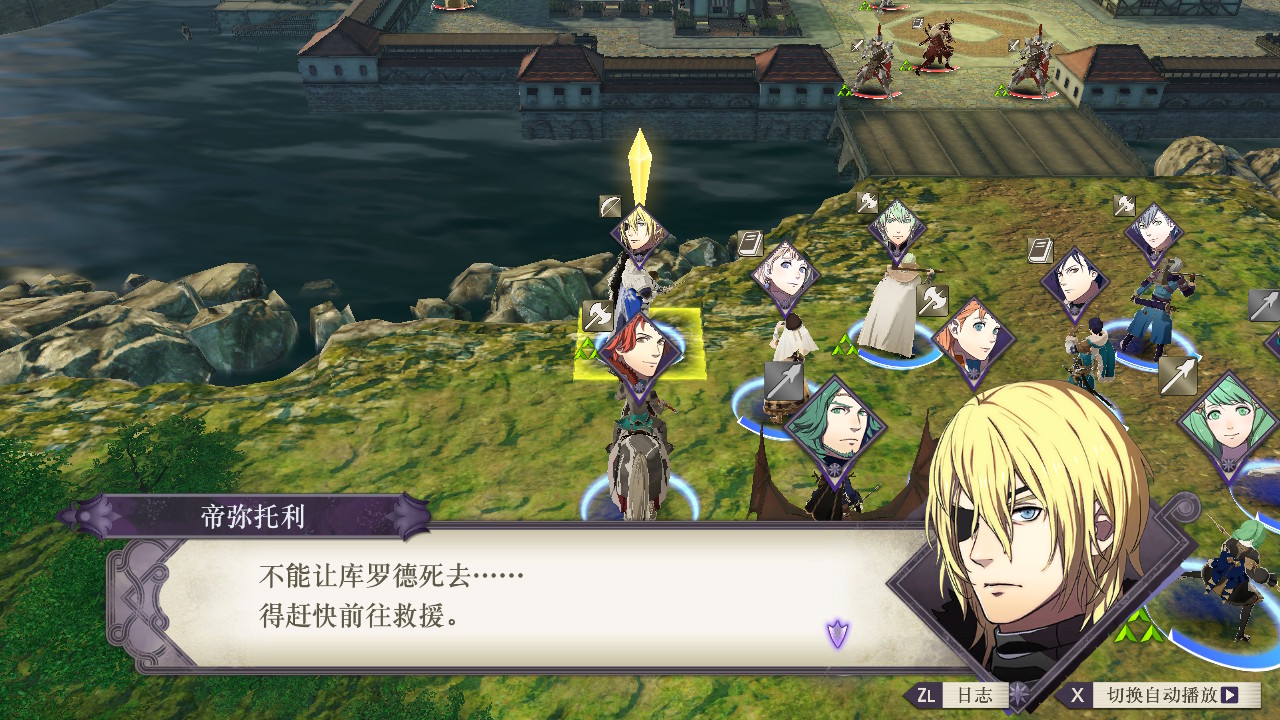
Task: Advance dialogue with the purple arrow indicator
Action: coord(837,633)
